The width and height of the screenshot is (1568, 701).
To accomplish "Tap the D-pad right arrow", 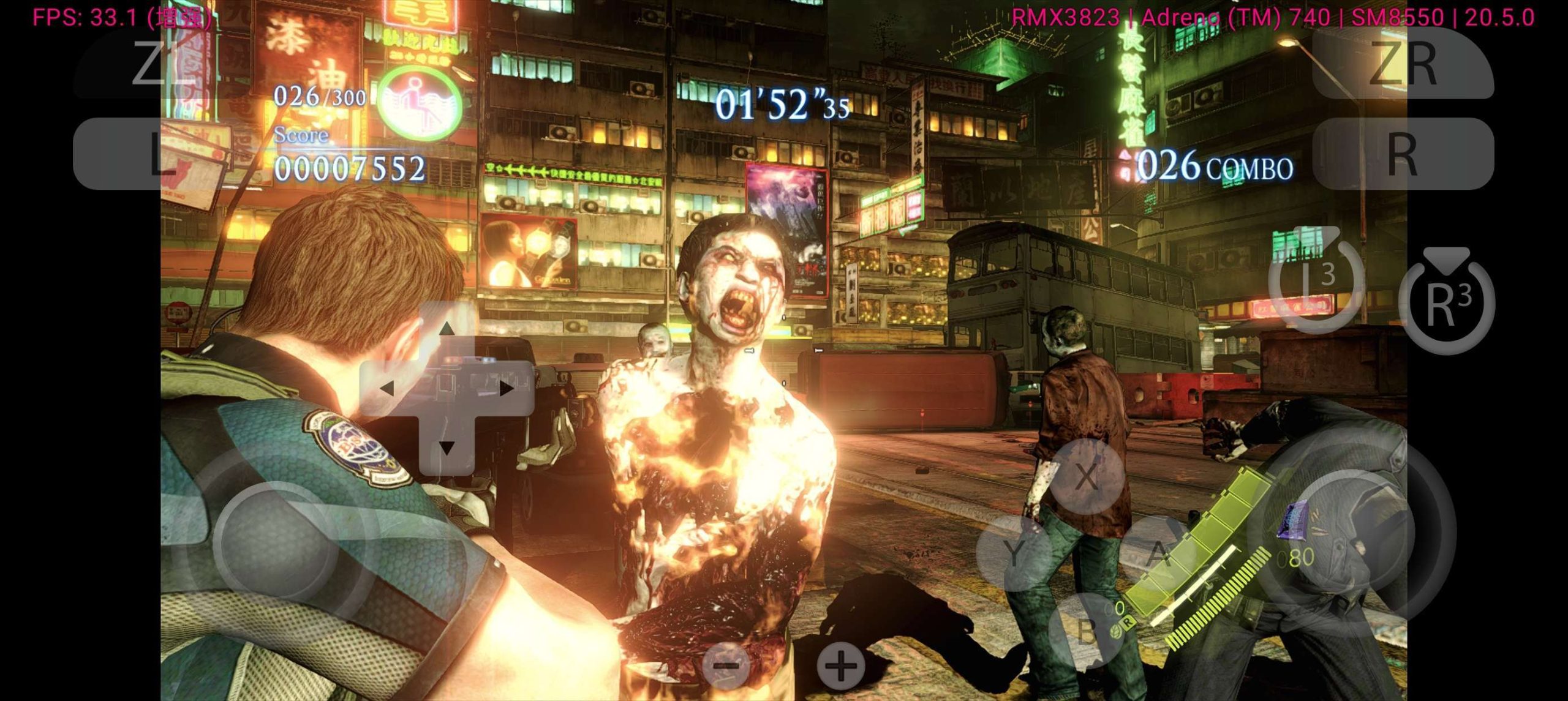I will point(506,388).
